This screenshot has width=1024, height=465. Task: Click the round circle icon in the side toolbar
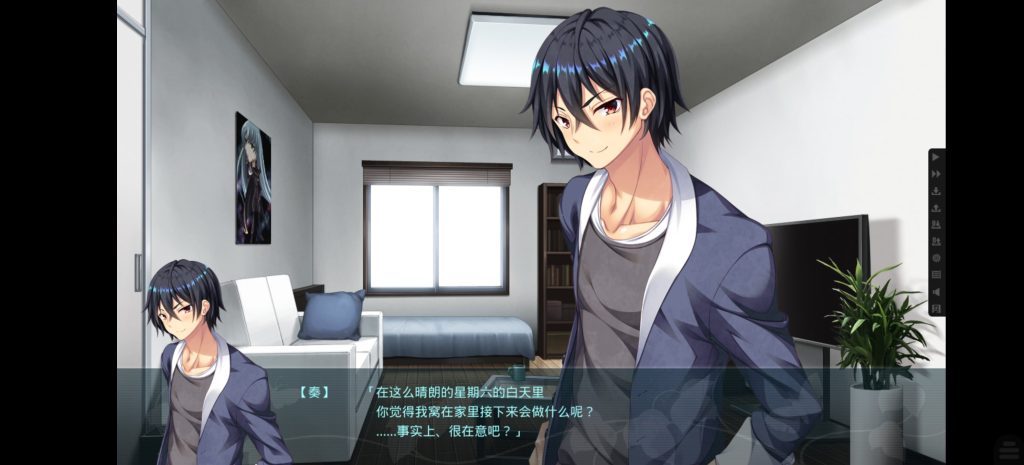point(936,258)
